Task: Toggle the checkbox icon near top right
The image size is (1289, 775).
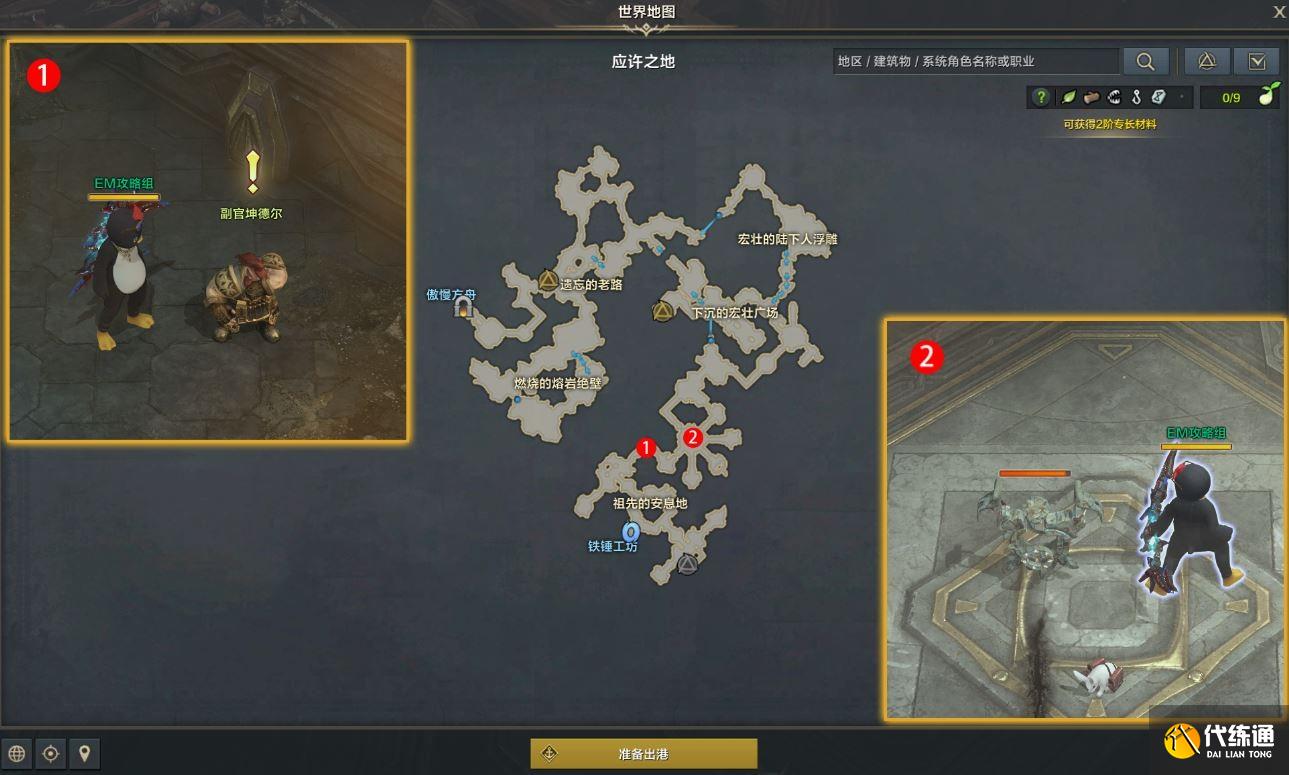Action: (1258, 61)
